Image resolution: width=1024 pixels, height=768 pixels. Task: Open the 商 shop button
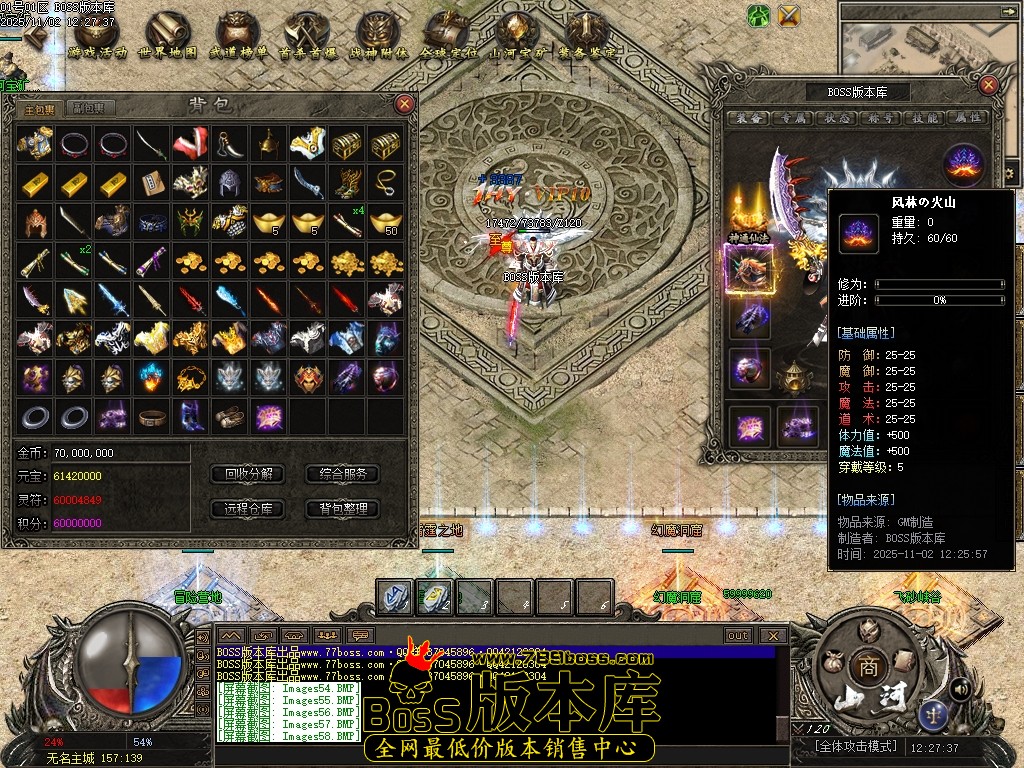pos(866,667)
